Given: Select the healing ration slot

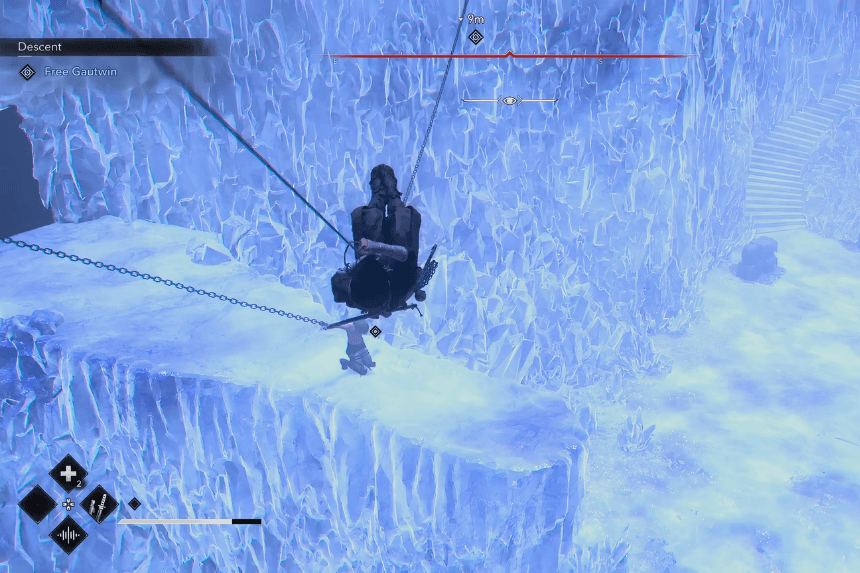Looking at the screenshot, I should [68, 473].
